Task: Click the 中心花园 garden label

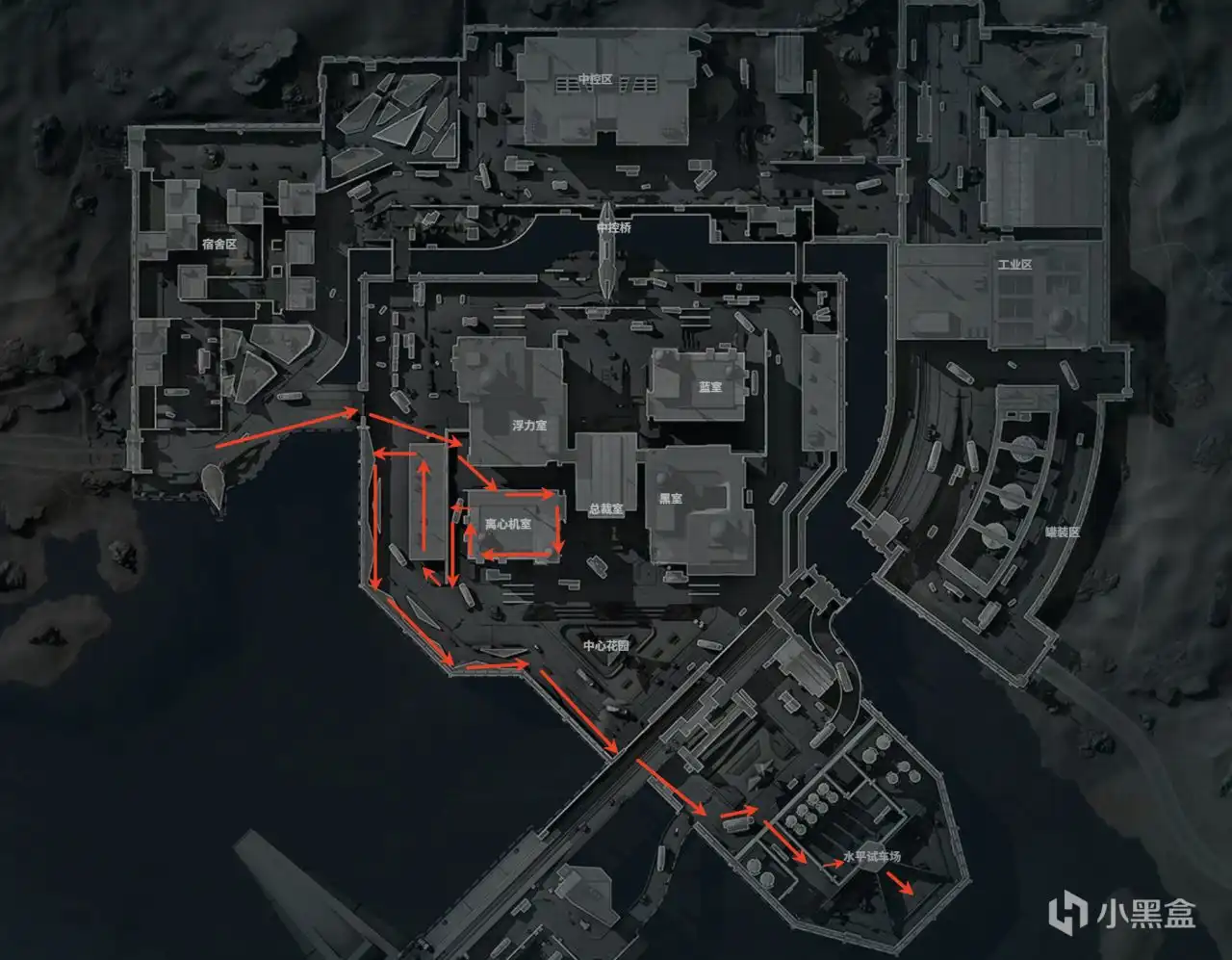Action: 606,645
